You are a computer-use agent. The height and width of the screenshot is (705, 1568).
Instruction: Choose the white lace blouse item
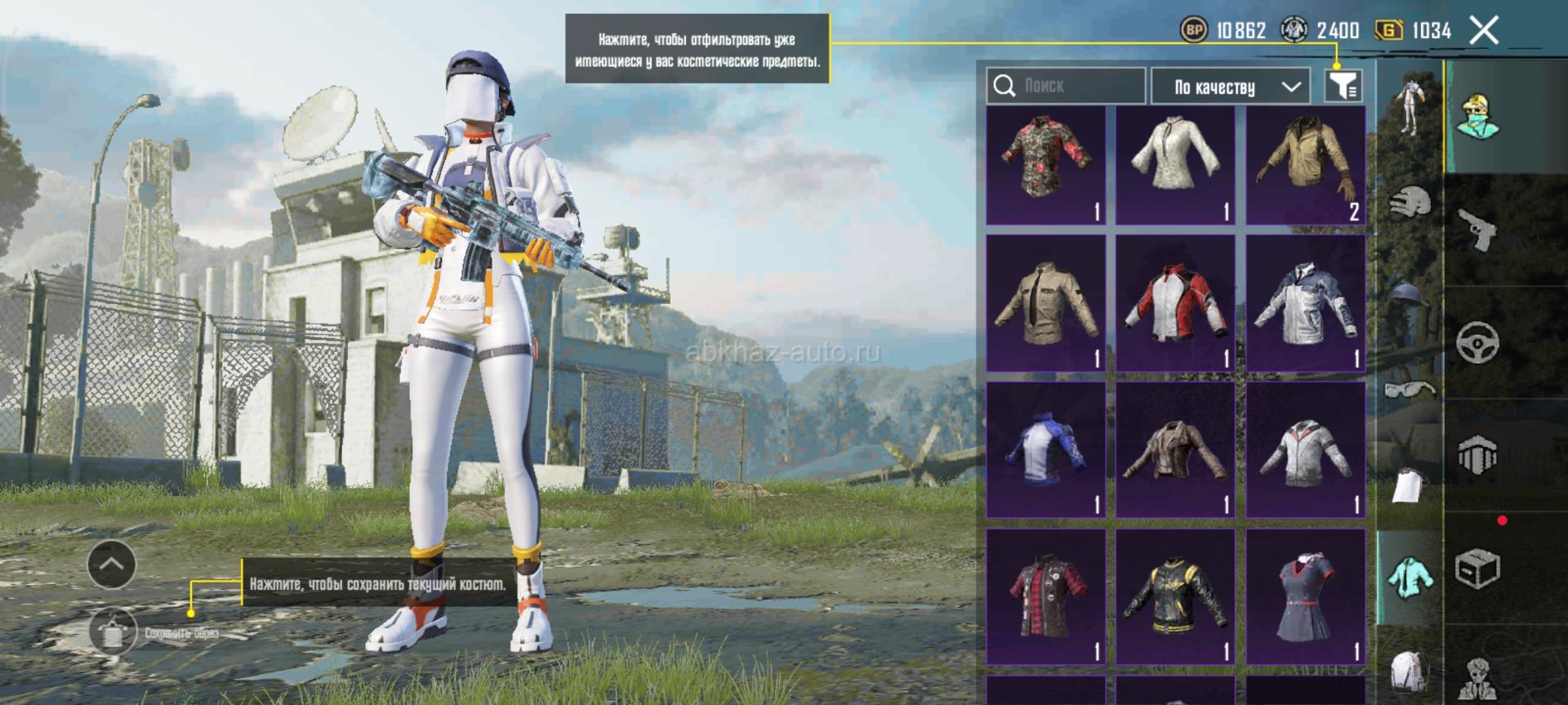(x=1175, y=165)
